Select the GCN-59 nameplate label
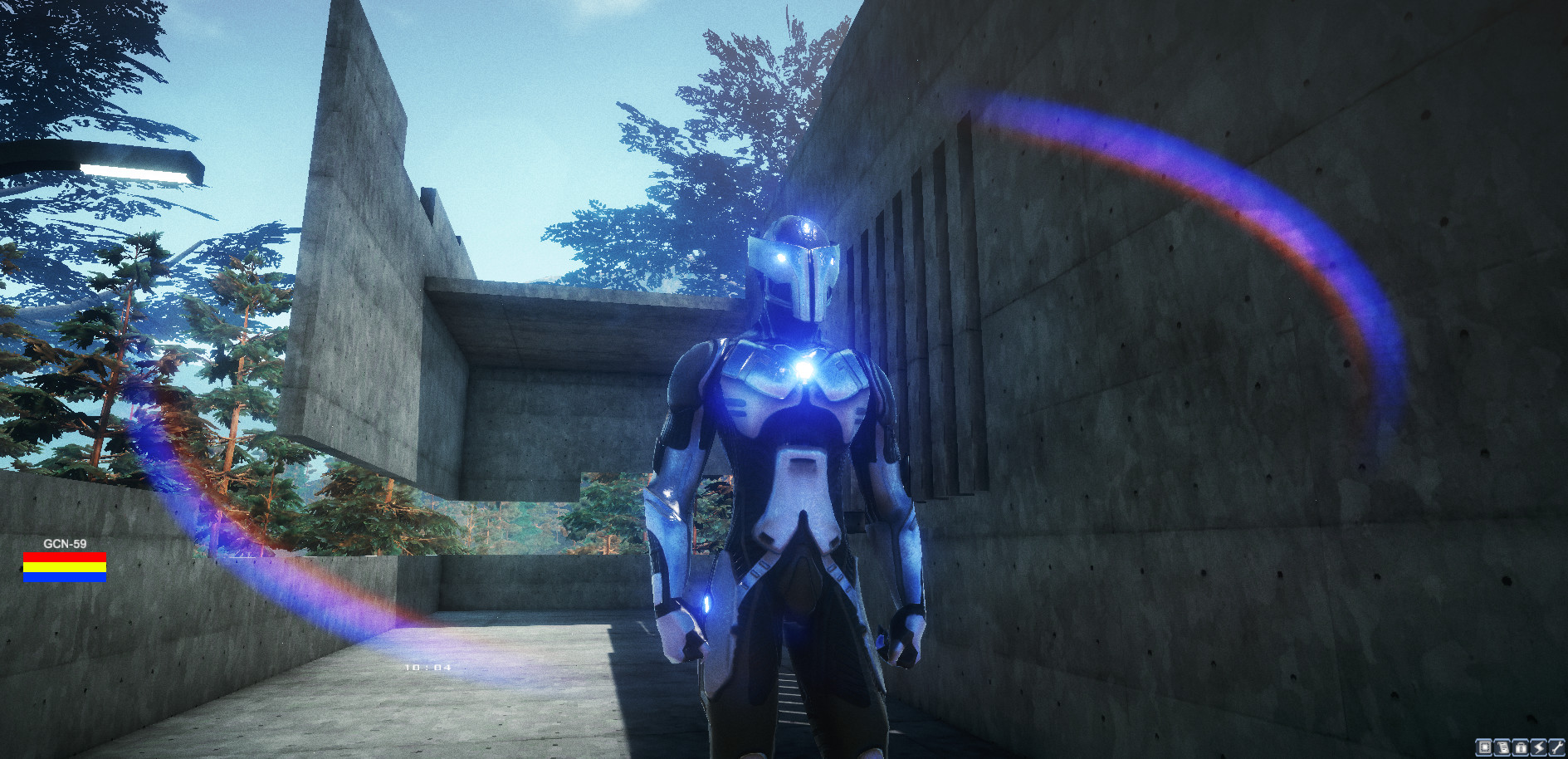 point(66,543)
